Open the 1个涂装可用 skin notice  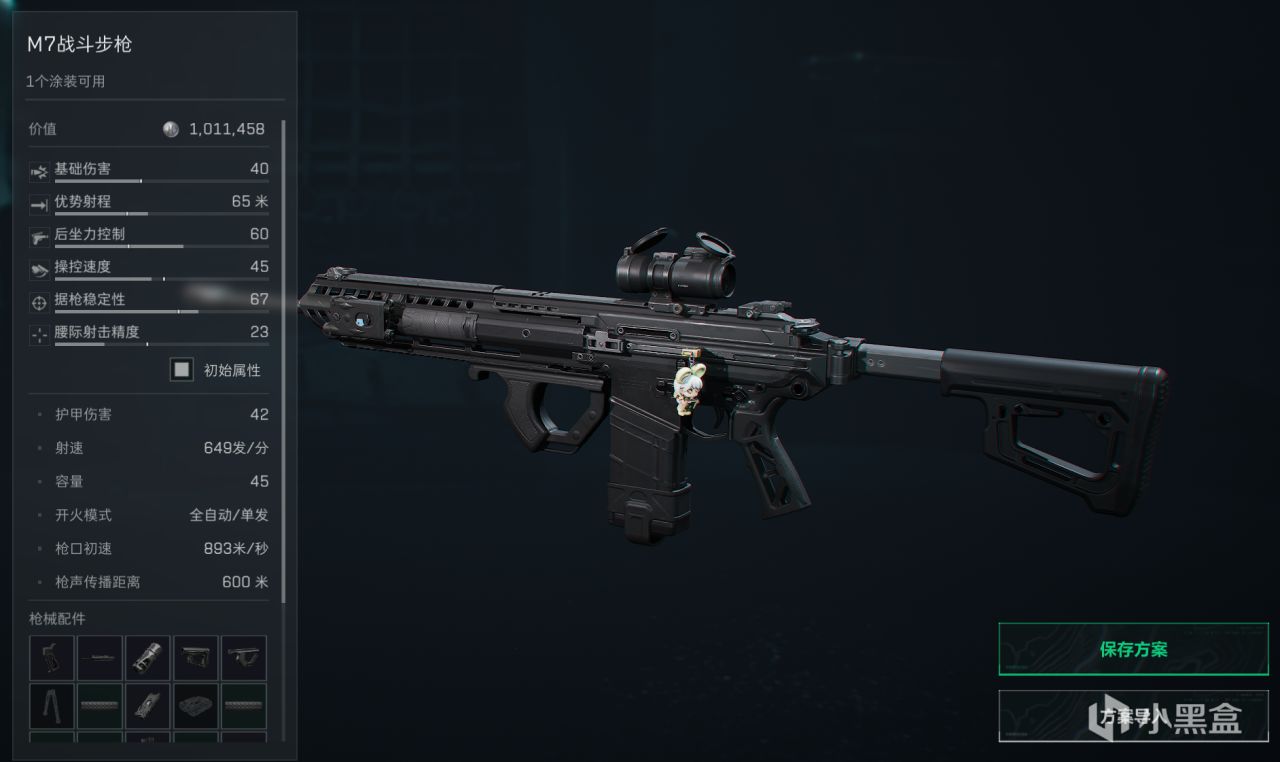click(x=66, y=81)
